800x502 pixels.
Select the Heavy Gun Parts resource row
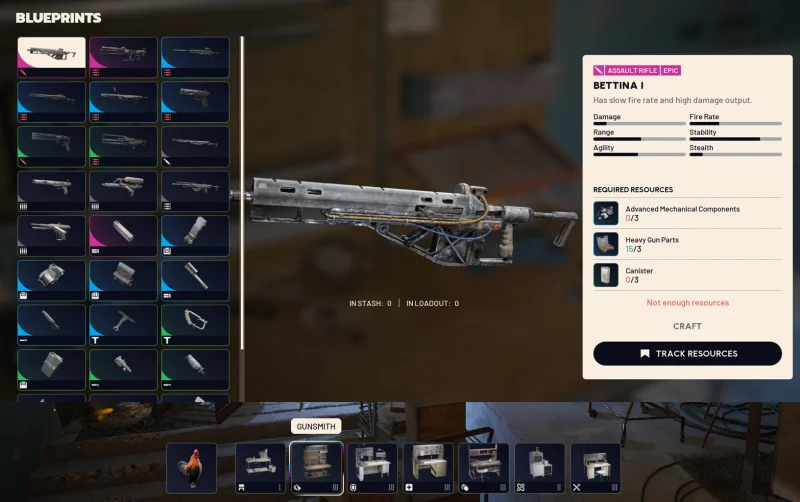[x=687, y=244]
